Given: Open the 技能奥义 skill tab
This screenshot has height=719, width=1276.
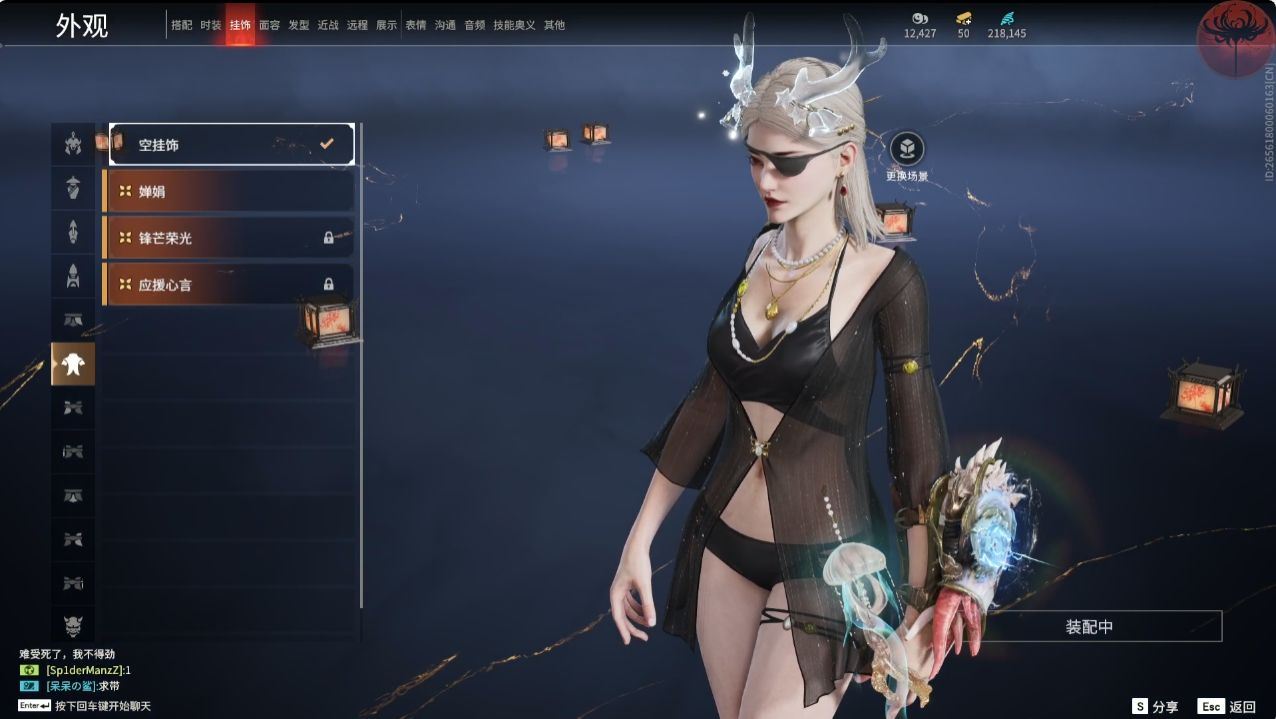Looking at the screenshot, I should click(514, 25).
